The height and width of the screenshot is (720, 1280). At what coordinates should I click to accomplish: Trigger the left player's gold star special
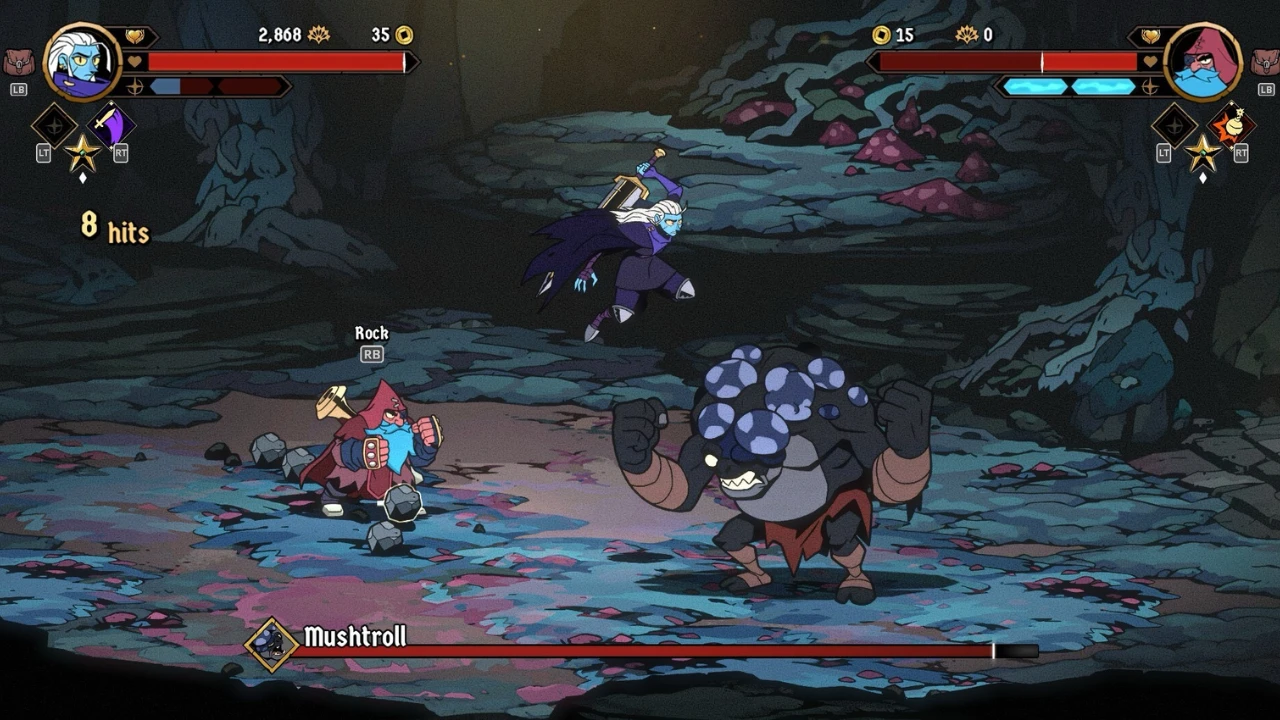(83, 152)
